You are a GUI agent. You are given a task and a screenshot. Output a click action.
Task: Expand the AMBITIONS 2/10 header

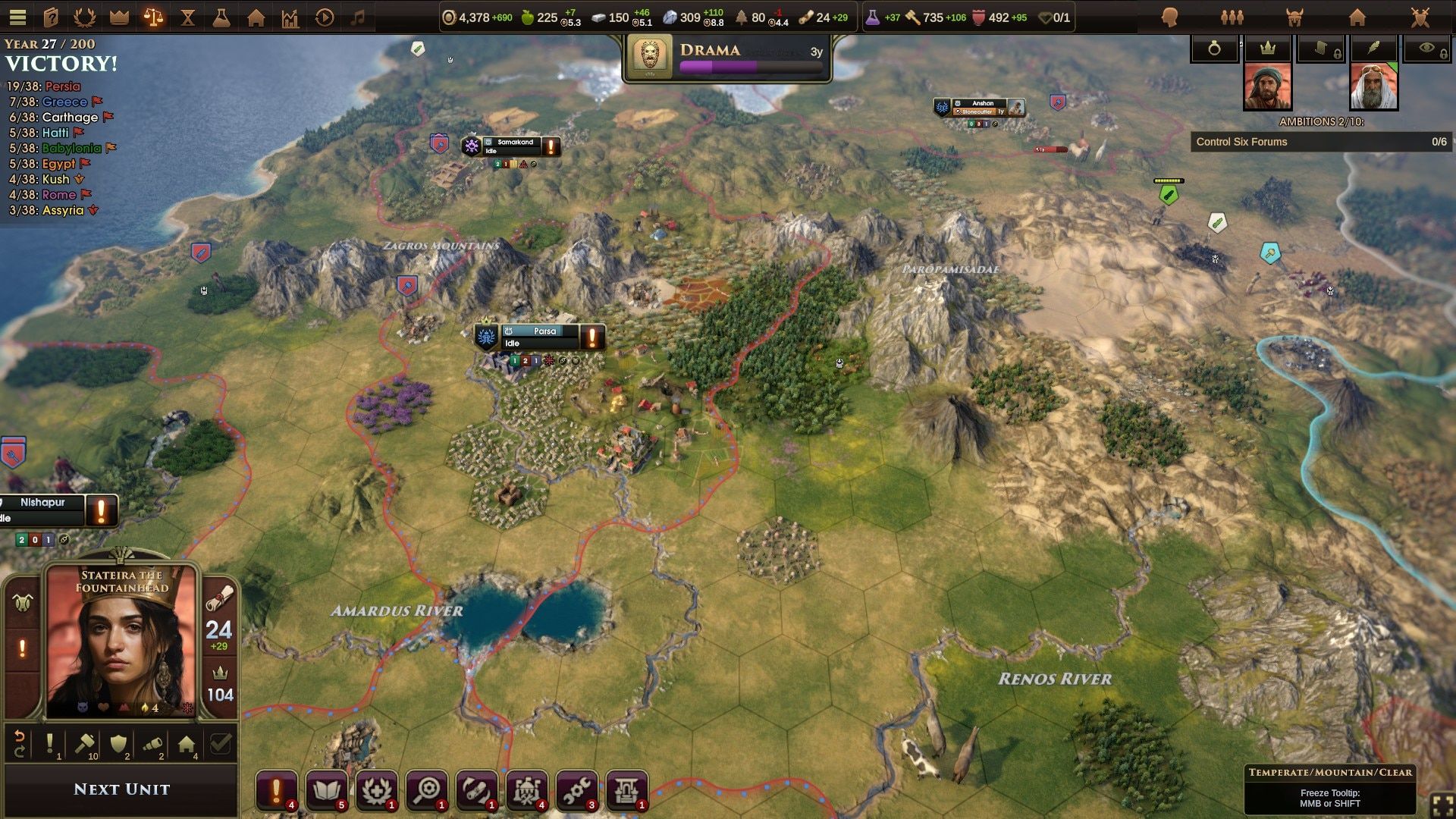(x=1321, y=119)
